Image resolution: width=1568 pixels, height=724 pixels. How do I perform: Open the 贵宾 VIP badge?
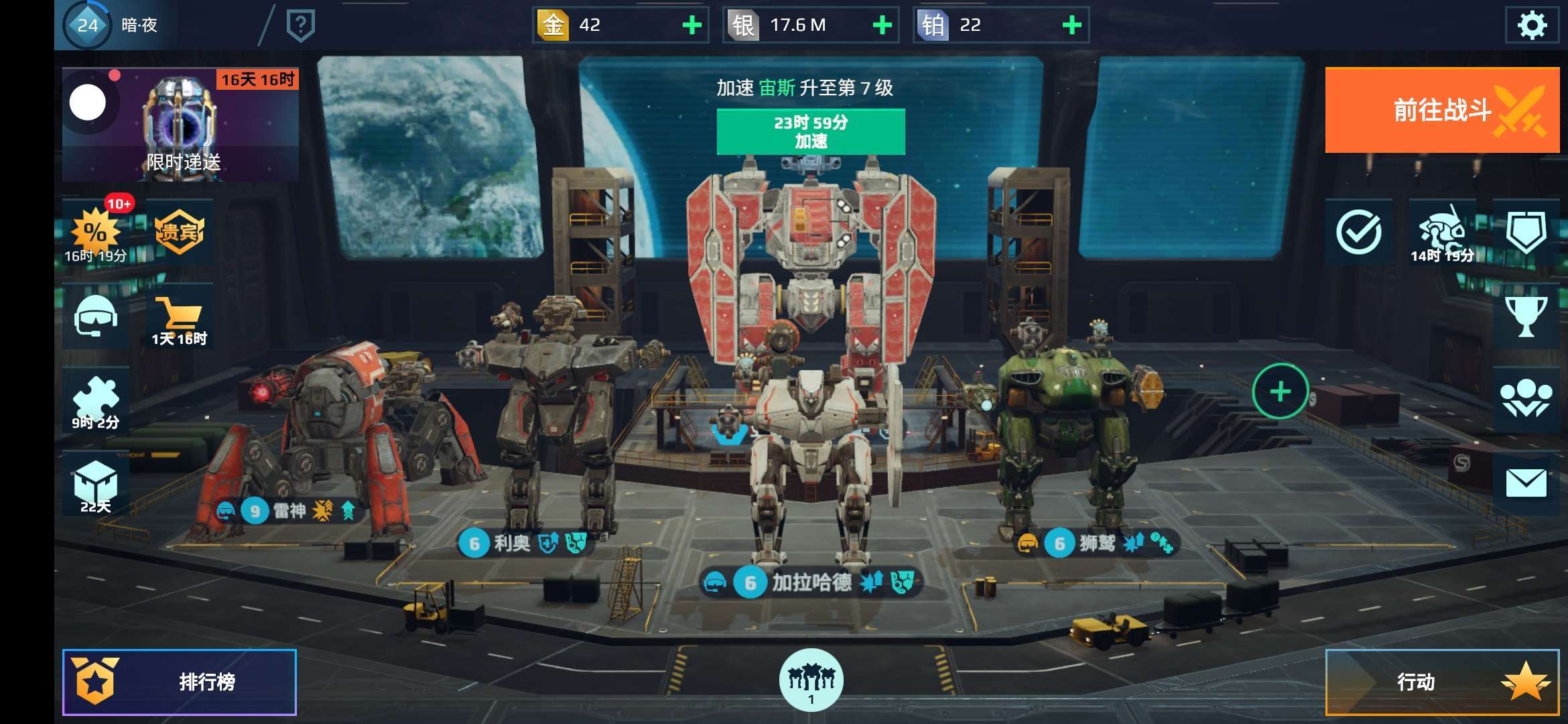tap(180, 233)
